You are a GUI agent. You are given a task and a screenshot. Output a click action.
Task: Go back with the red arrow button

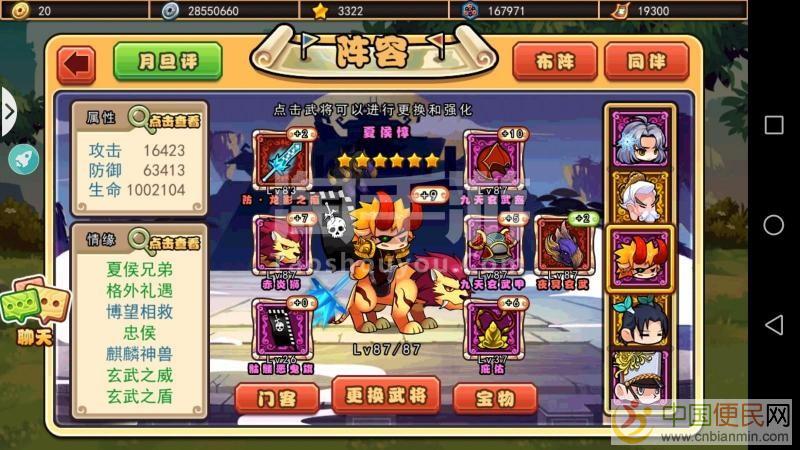pos(76,64)
